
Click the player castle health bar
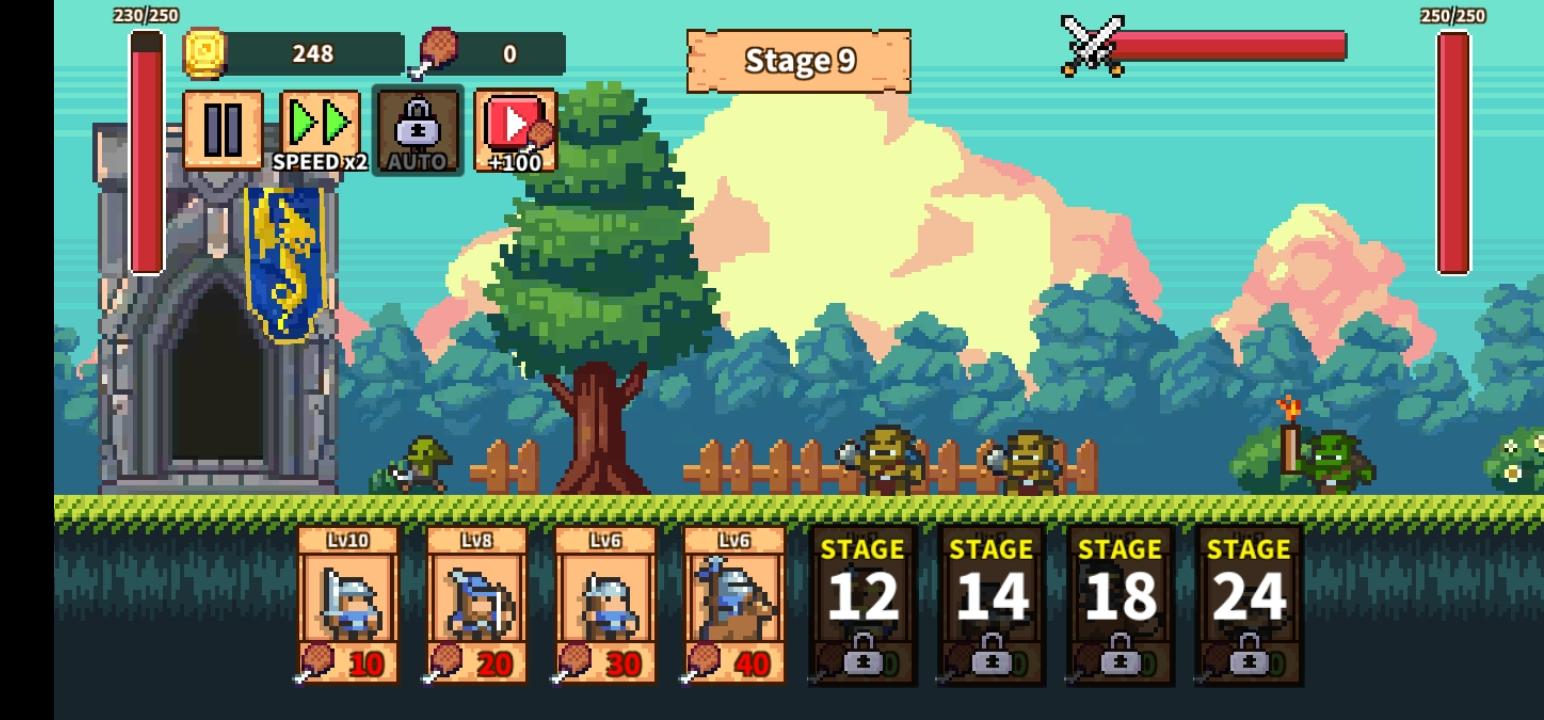(x=147, y=155)
